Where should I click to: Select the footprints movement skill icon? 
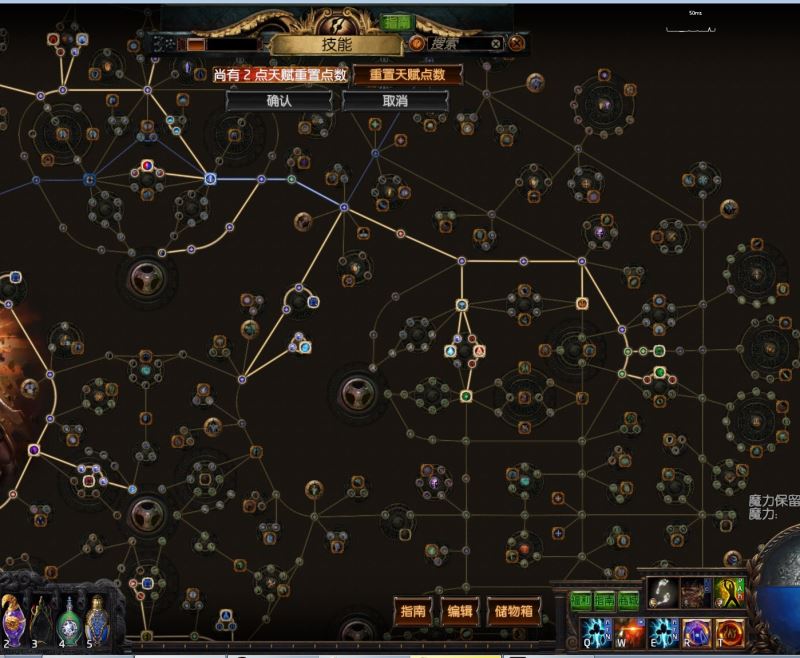[661, 594]
